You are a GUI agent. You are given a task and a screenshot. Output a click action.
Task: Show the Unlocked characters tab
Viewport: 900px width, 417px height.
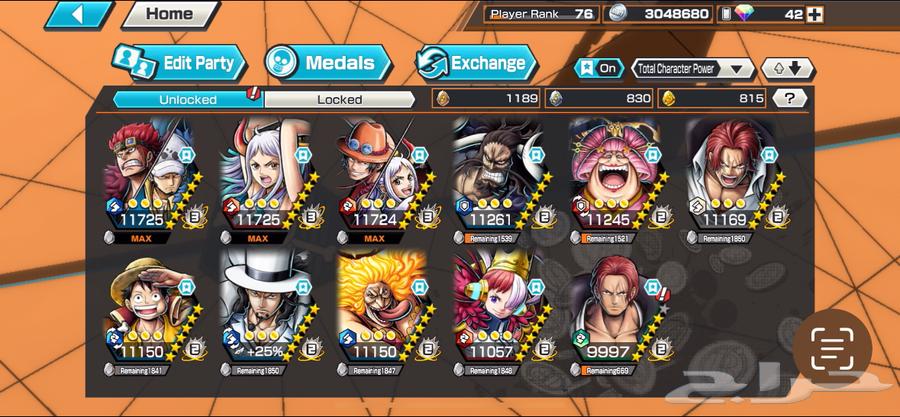point(187,99)
